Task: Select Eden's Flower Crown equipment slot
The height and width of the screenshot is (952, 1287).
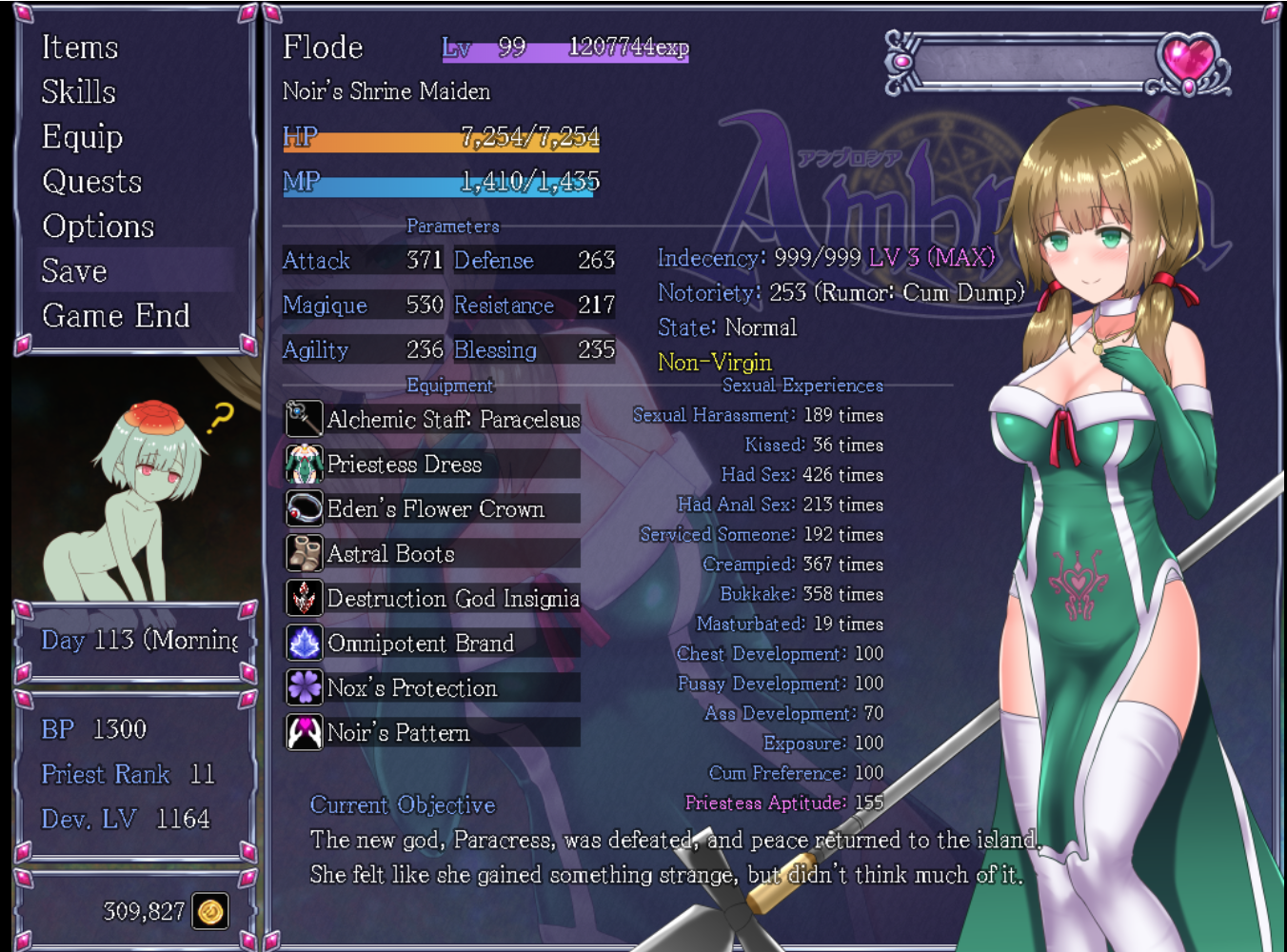Action: (434, 508)
